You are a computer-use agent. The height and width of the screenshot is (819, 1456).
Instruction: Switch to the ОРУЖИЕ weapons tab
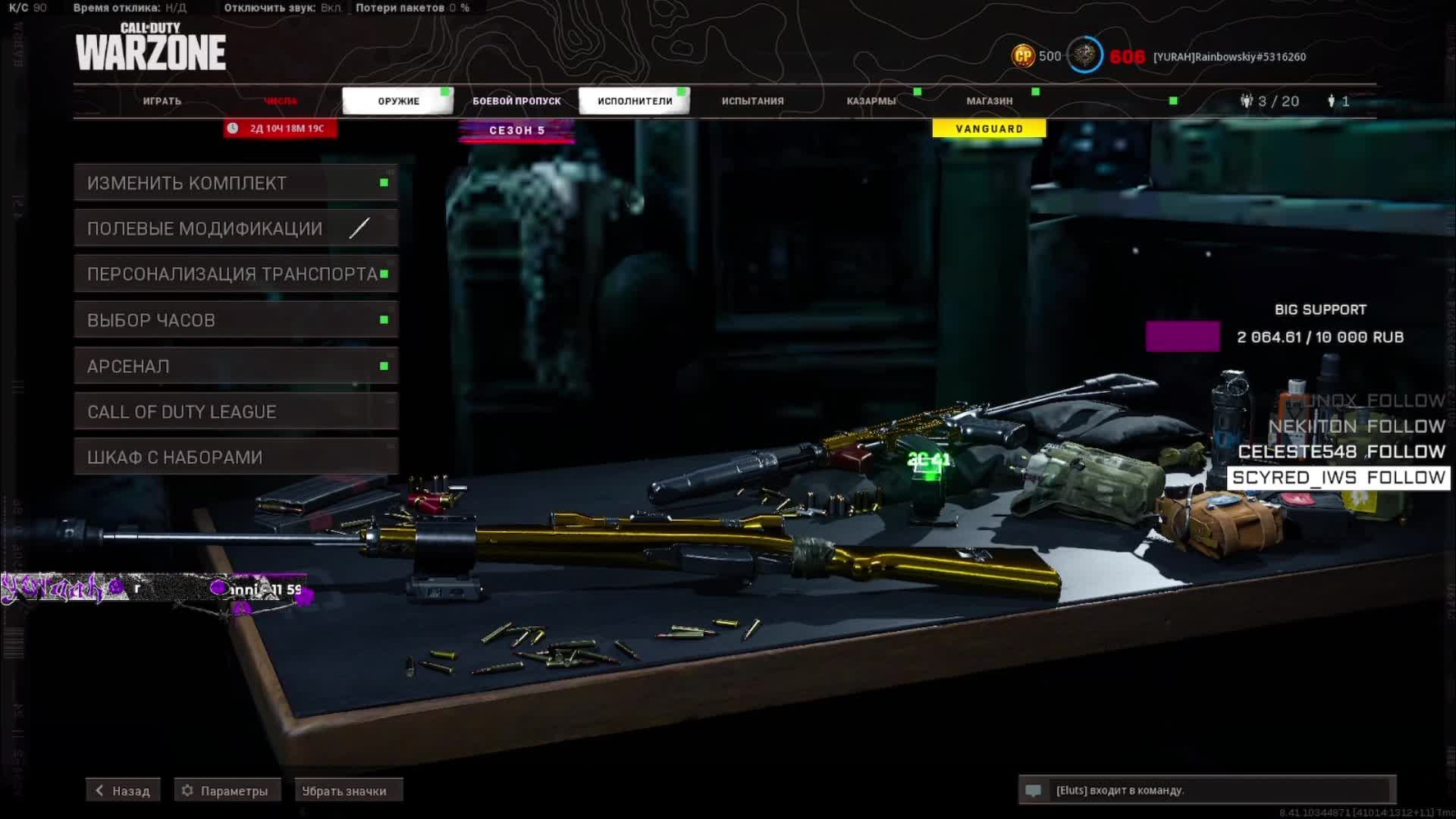point(398,101)
